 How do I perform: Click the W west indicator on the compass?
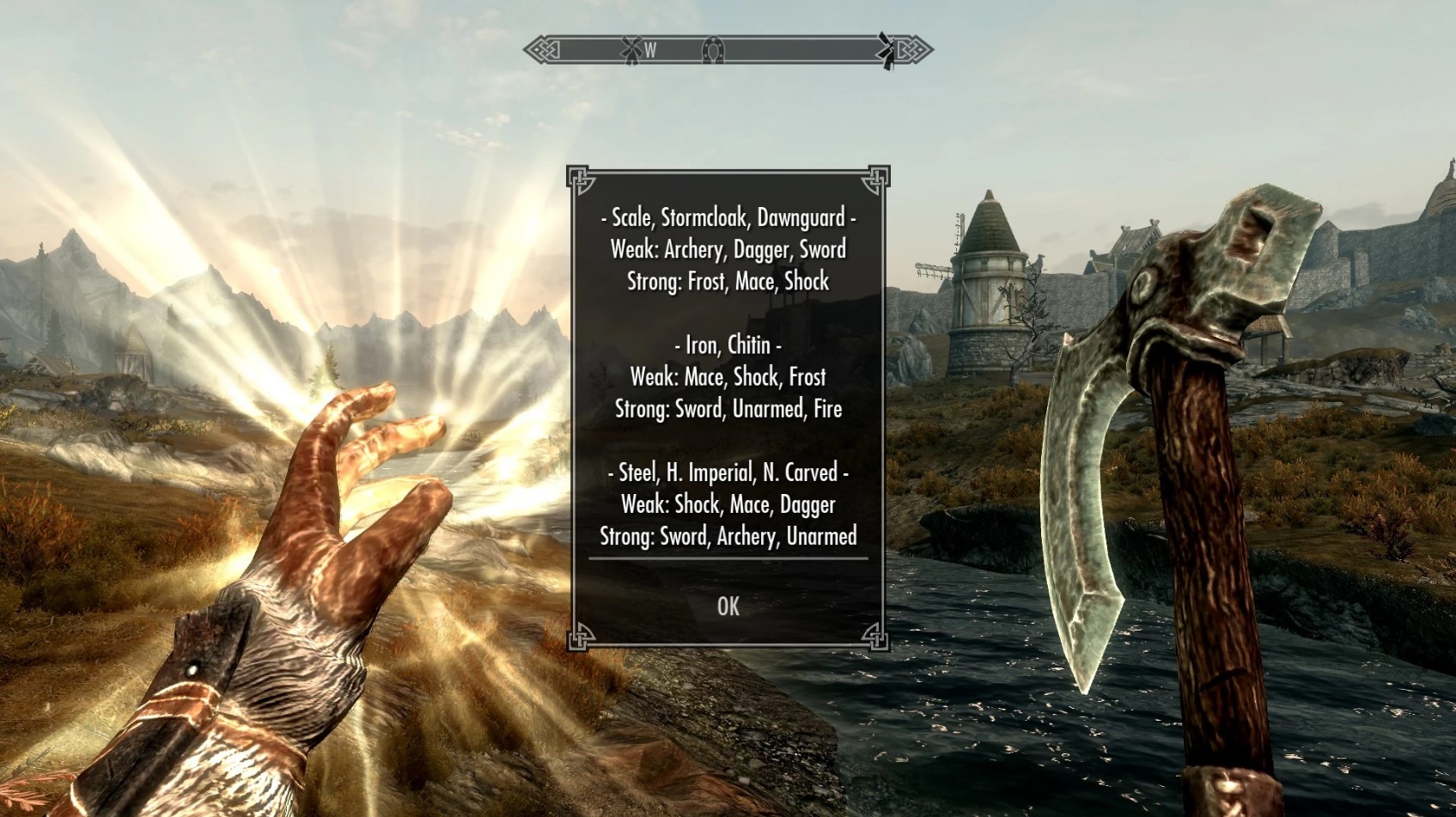(650, 52)
